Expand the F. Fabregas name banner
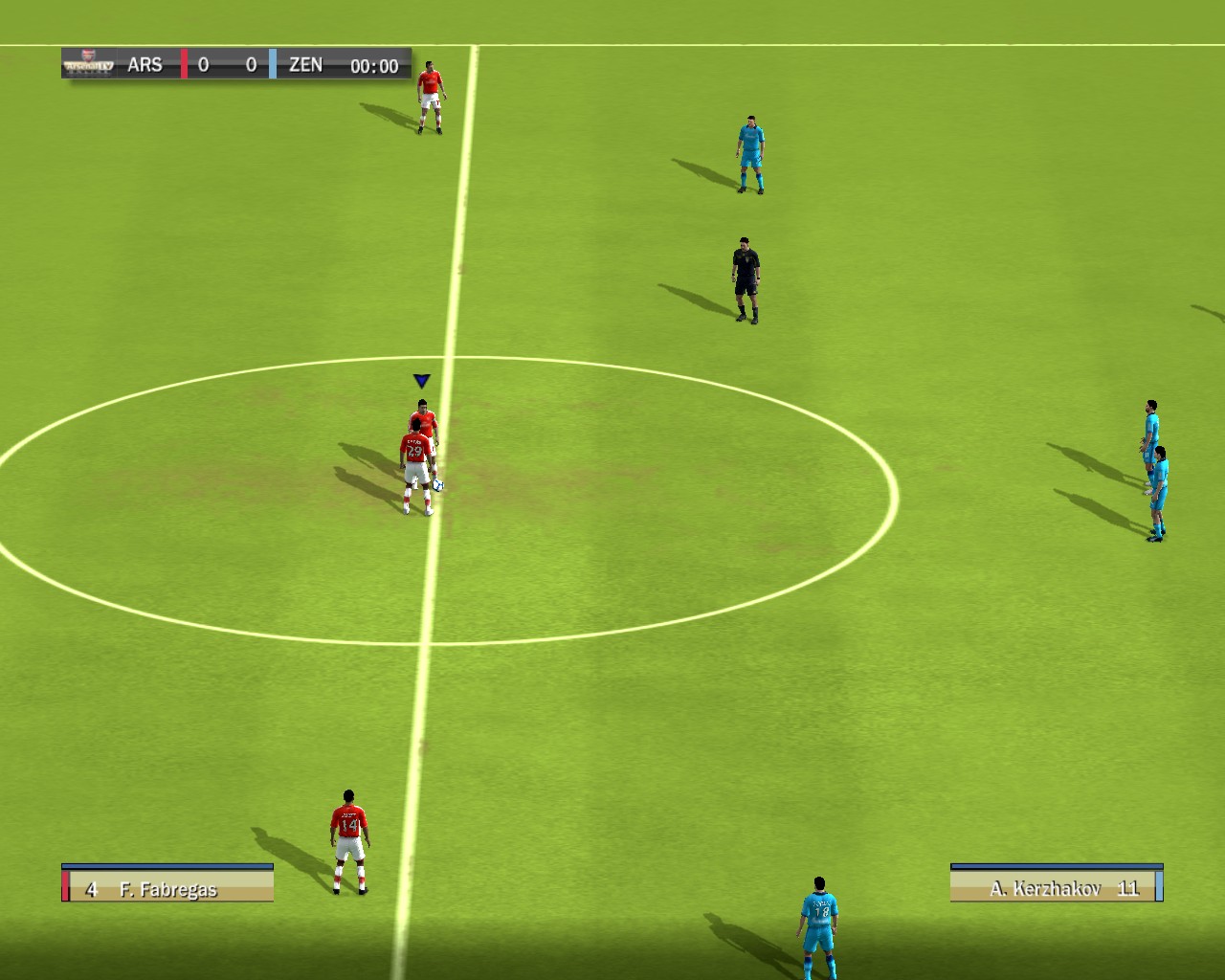The image size is (1225, 980). 167,888
